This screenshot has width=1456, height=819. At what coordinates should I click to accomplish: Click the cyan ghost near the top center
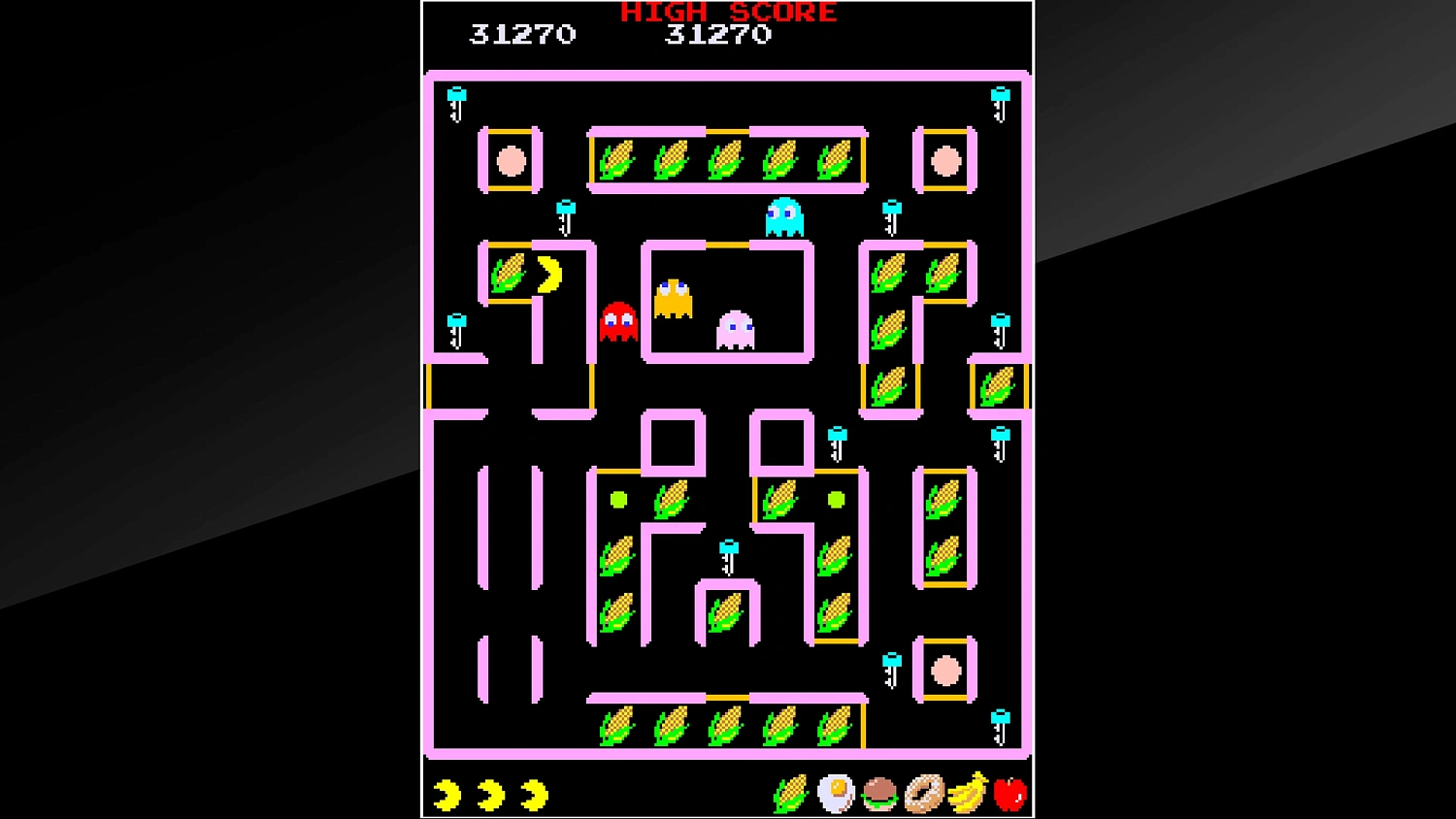click(786, 215)
